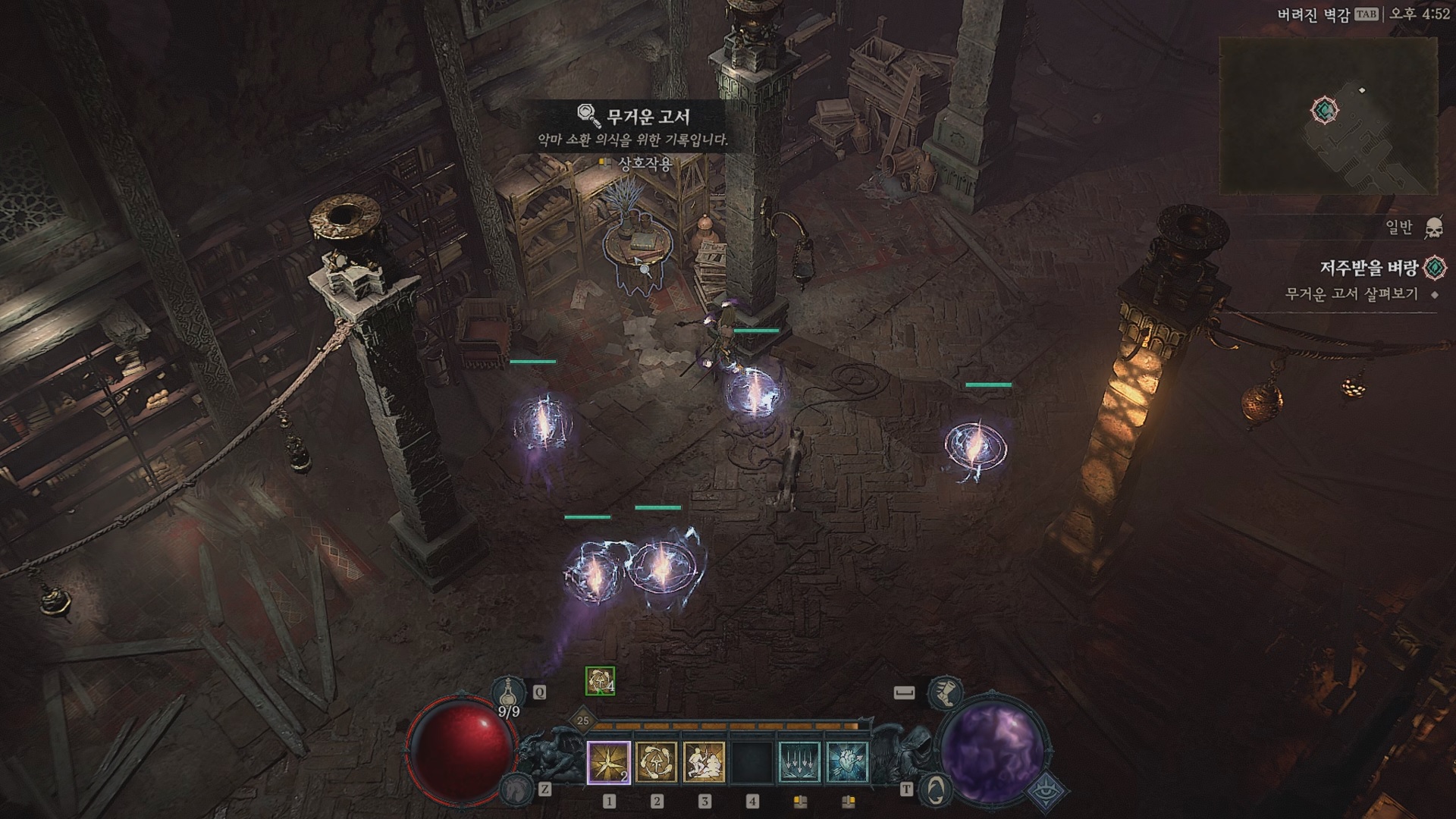Inspect the green-bordered buff icon
Screen dimensions: 1456x819
point(600,681)
